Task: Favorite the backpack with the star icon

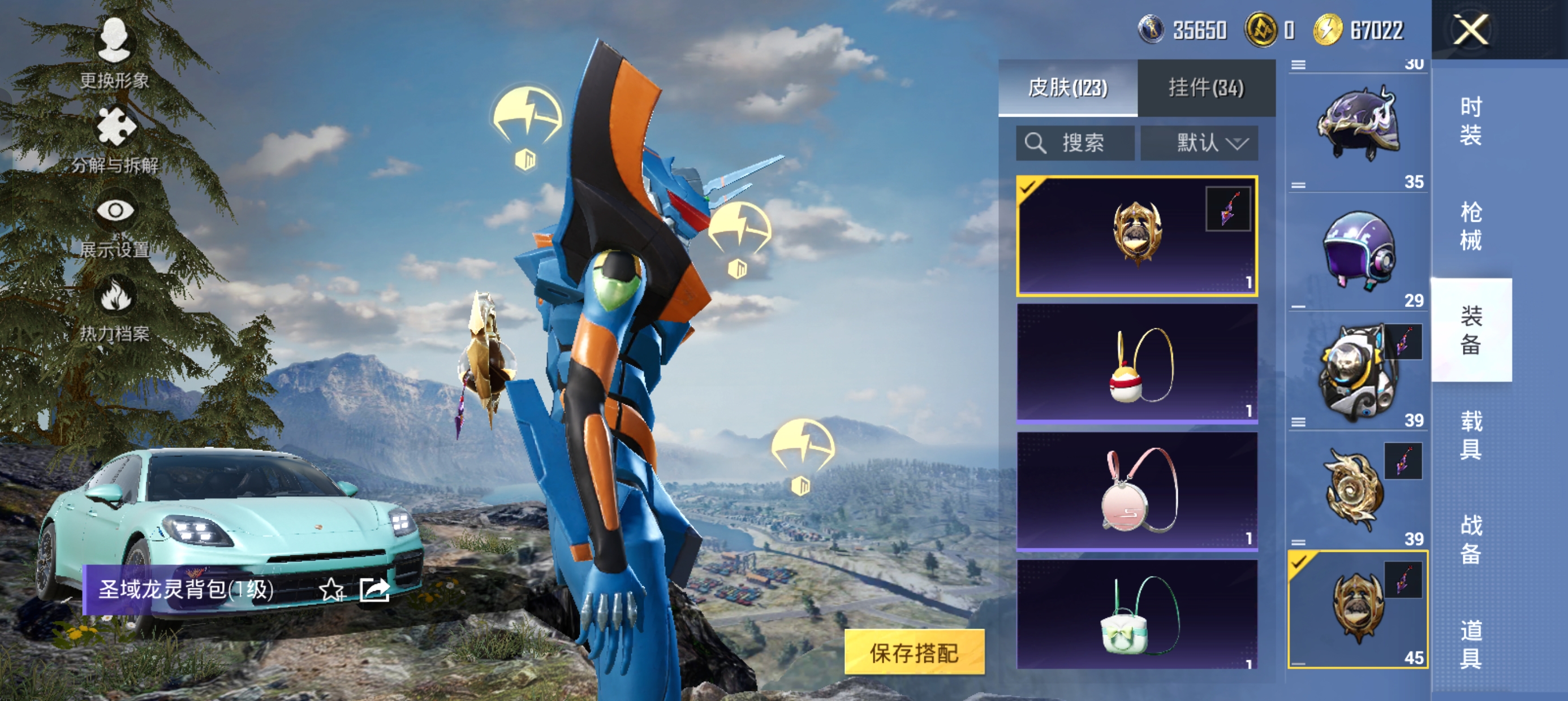Action: (331, 590)
